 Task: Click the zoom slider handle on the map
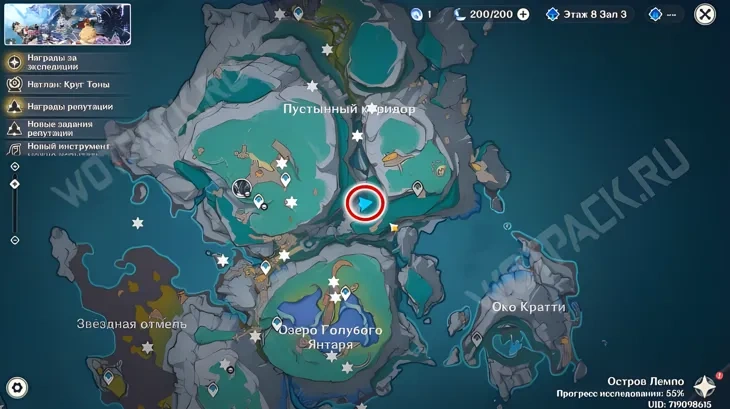[14, 184]
